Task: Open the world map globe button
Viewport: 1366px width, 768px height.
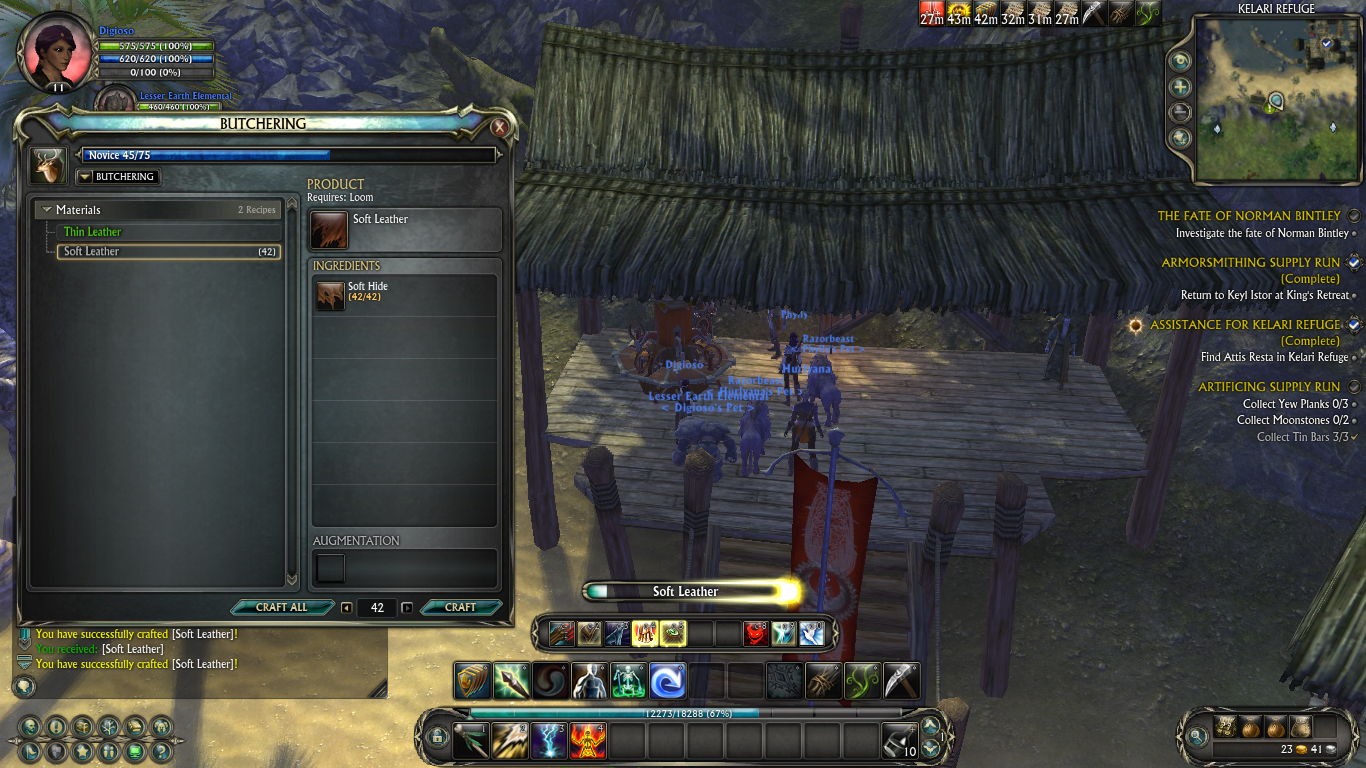Action: click(1180, 138)
